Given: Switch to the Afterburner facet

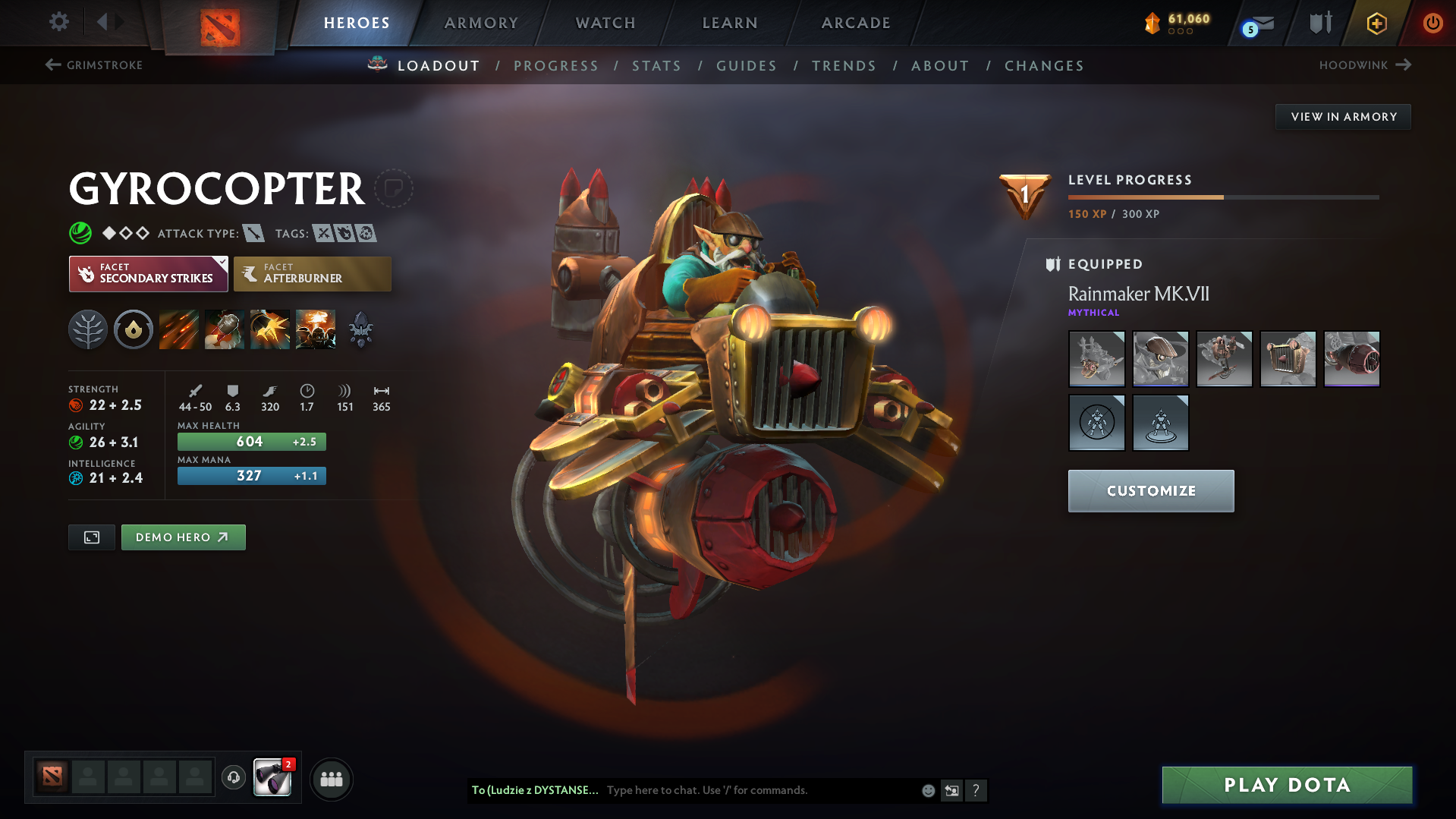Looking at the screenshot, I should tap(312, 273).
